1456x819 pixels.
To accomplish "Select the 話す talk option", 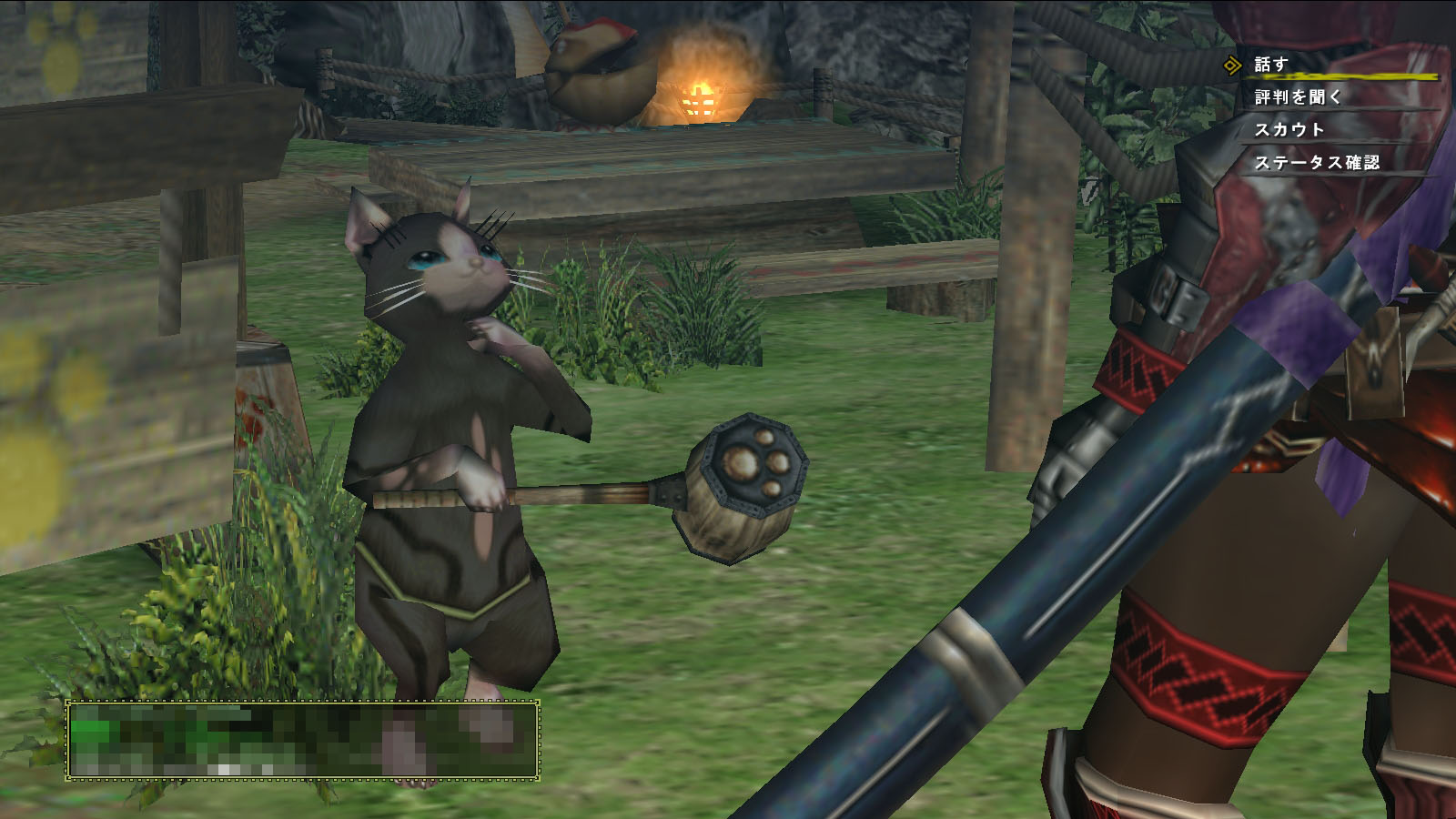I will (1271, 65).
